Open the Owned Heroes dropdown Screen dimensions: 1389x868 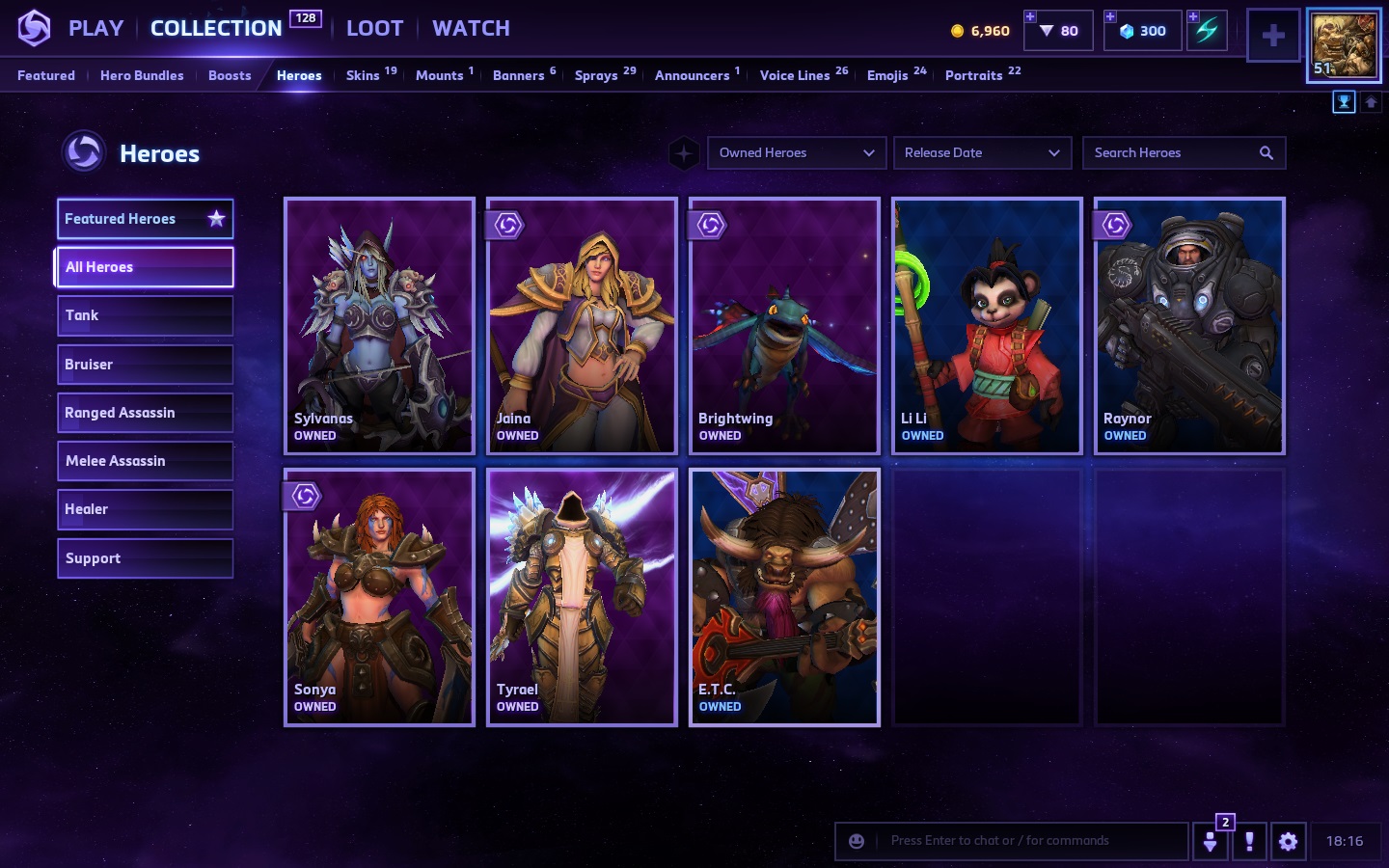click(796, 152)
